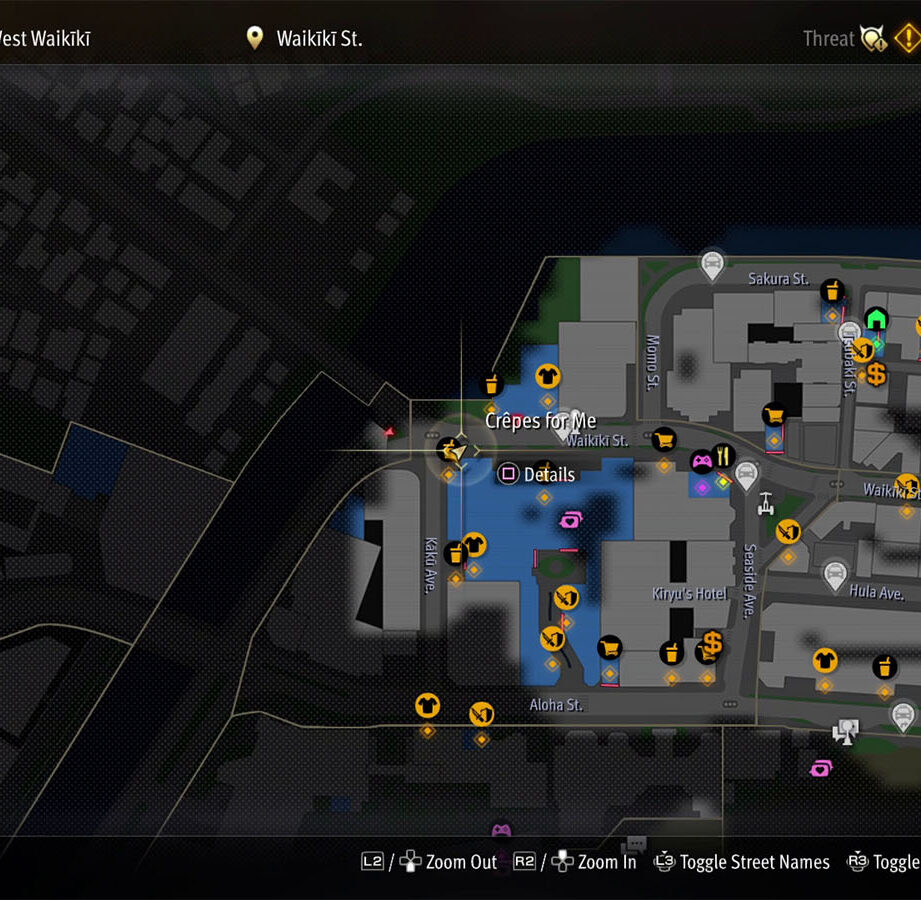Select the pink heart-card marker in the blue plaza

point(570,519)
